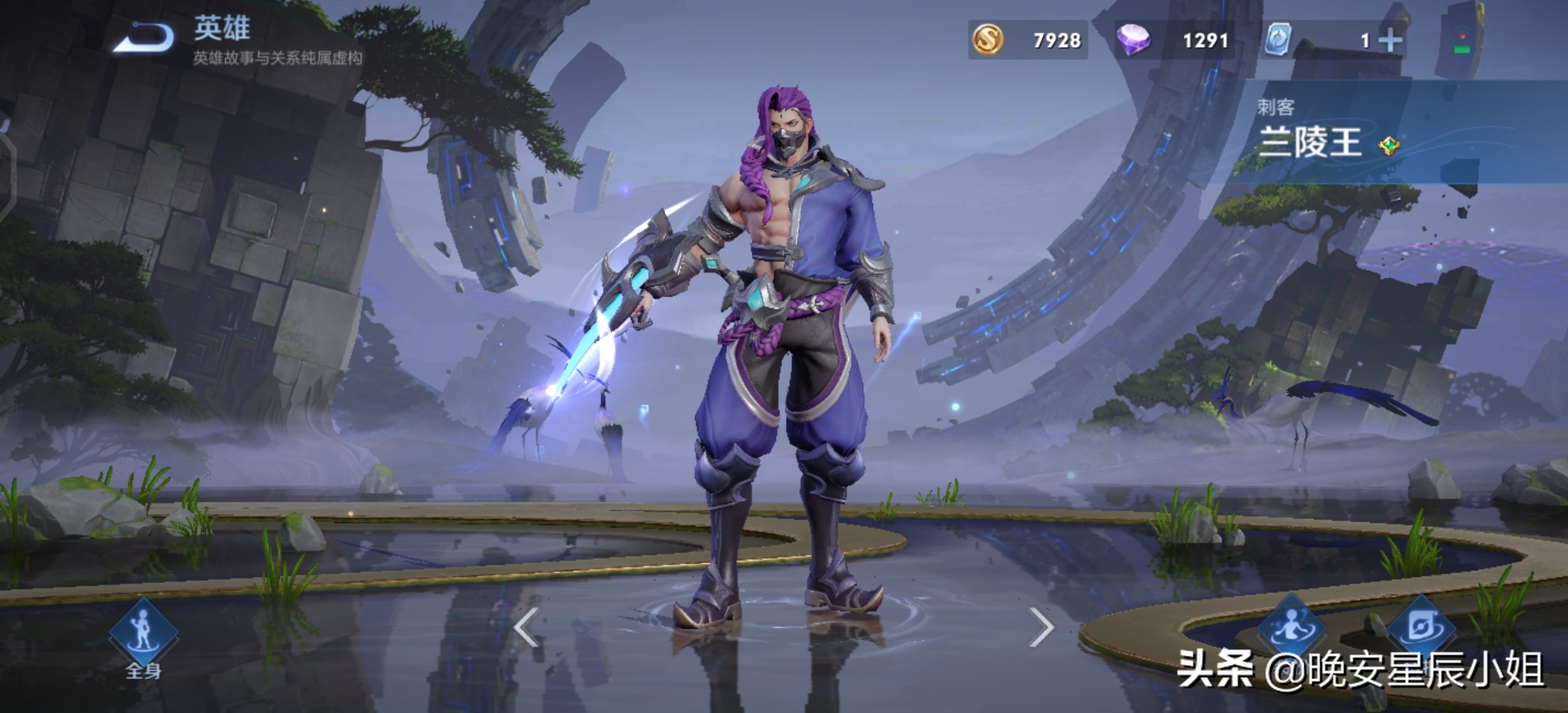Select the purple diamond currency icon
This screenshot has width=1568, height=713.
(1133, 40)
